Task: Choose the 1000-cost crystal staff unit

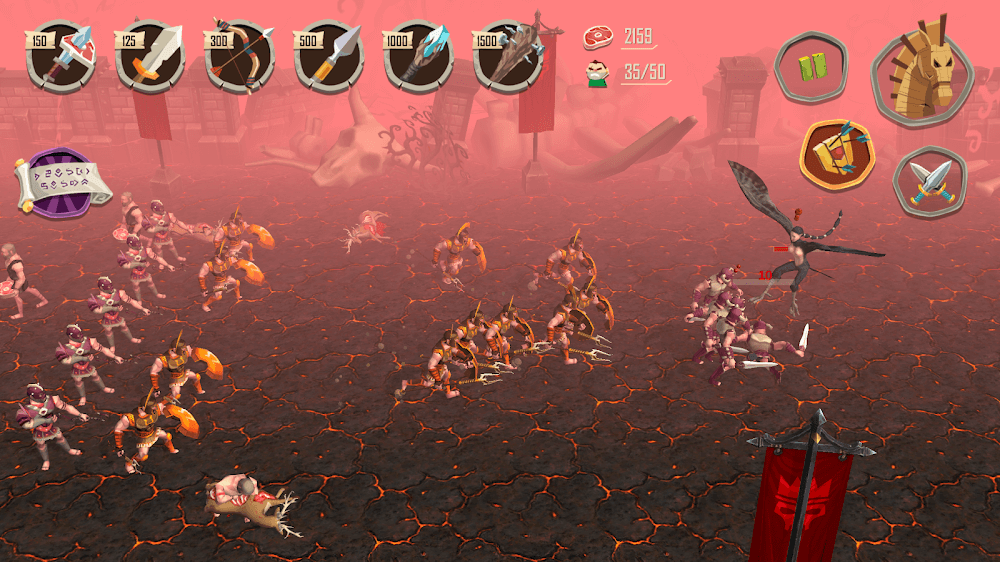Action: click(x=418, y=58)
